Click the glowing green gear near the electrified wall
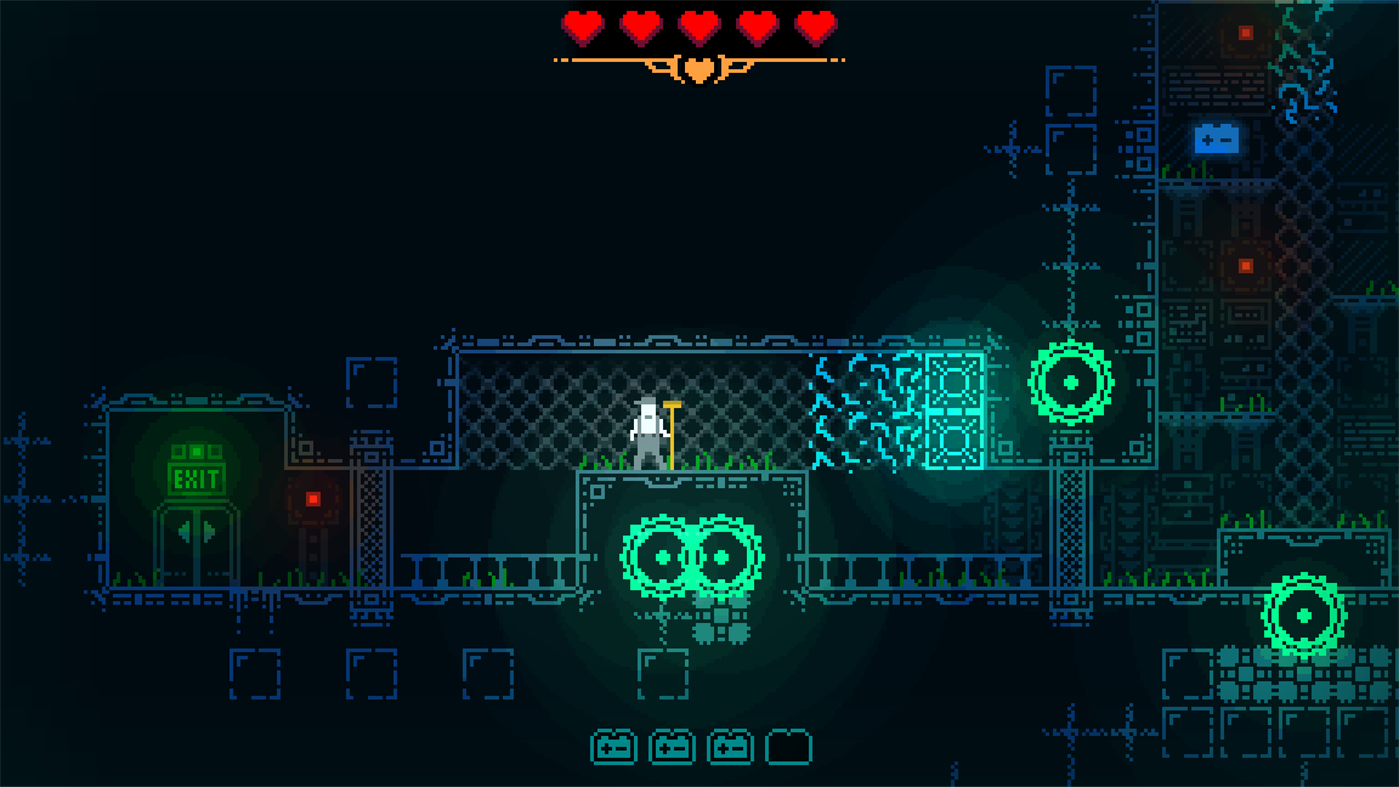 click(x=1071, y=380)
